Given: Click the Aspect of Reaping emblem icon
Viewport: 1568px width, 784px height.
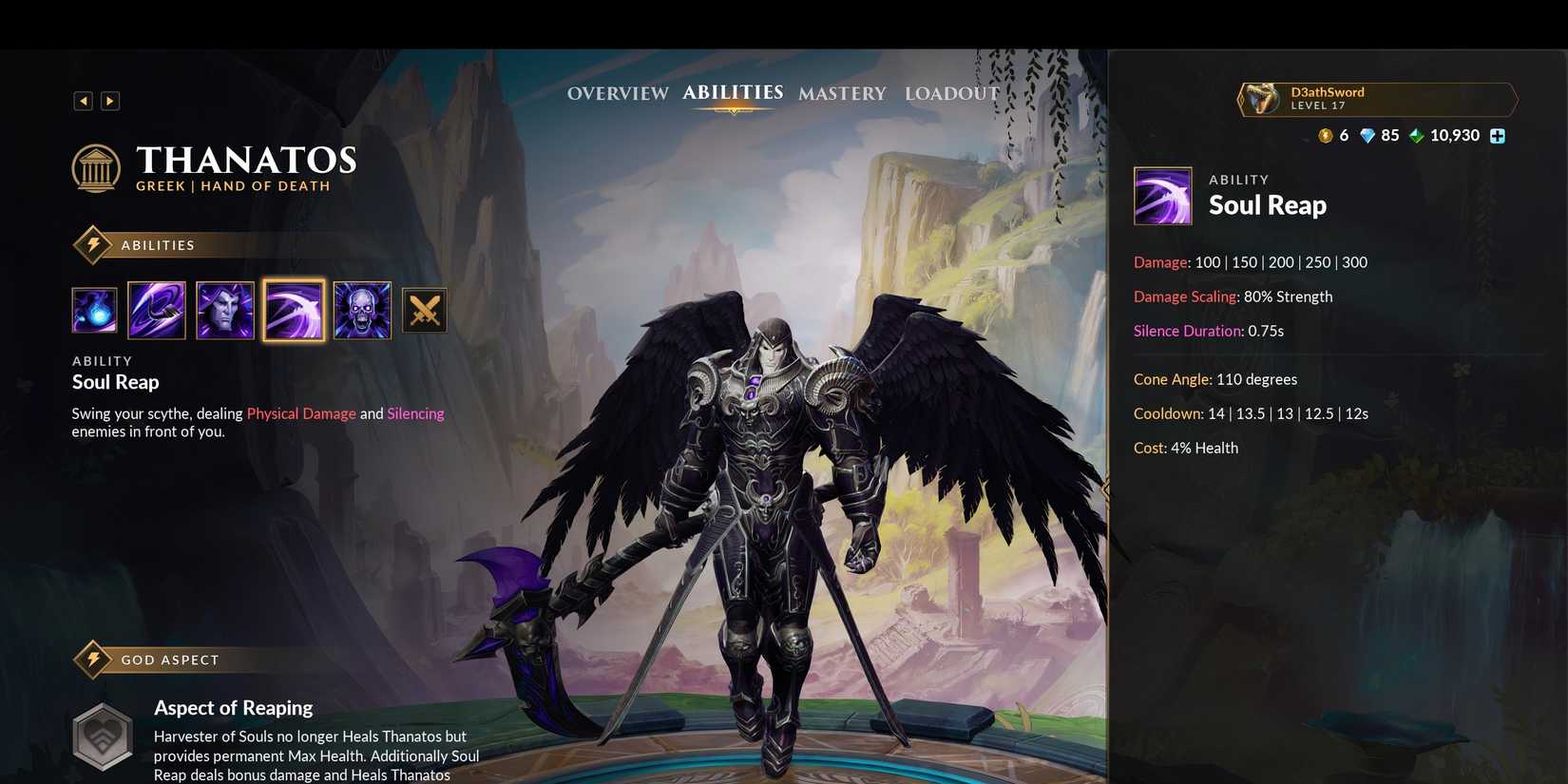Looking at the screenshot, I should 102,736.
